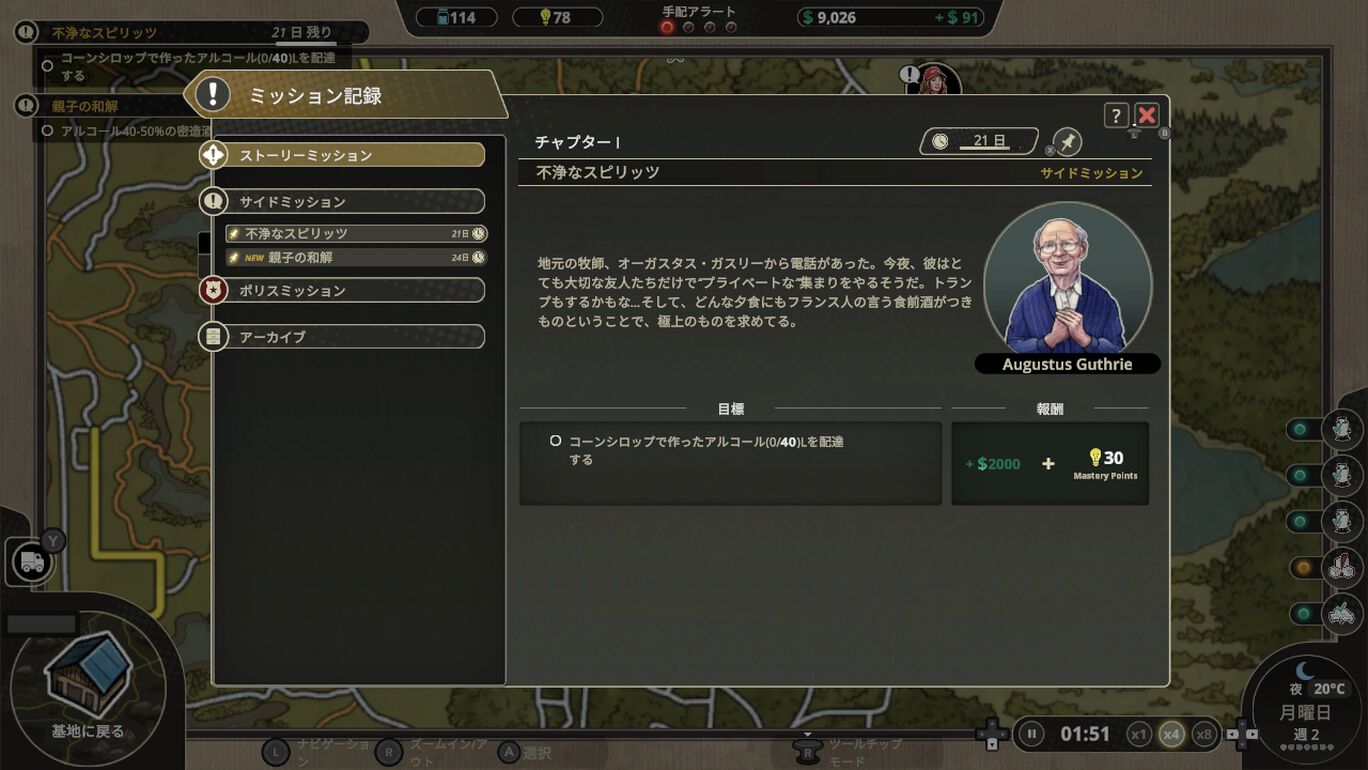Open help via the question mark icon
The width and height of the screenshot is (1368, 770).
[x=1117, y=114]
